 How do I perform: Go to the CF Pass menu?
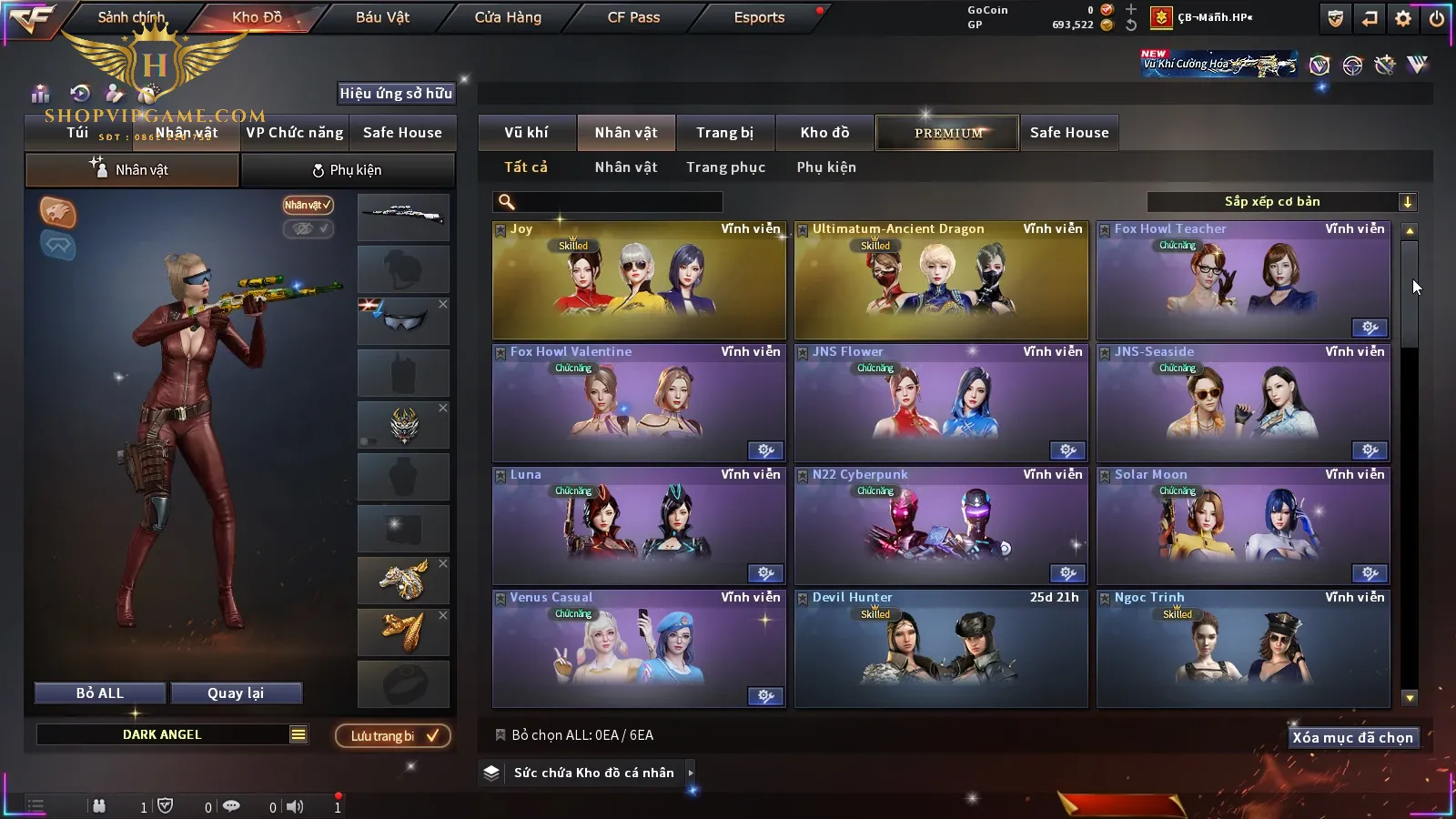pyautogui.click(x=633, y=17)
